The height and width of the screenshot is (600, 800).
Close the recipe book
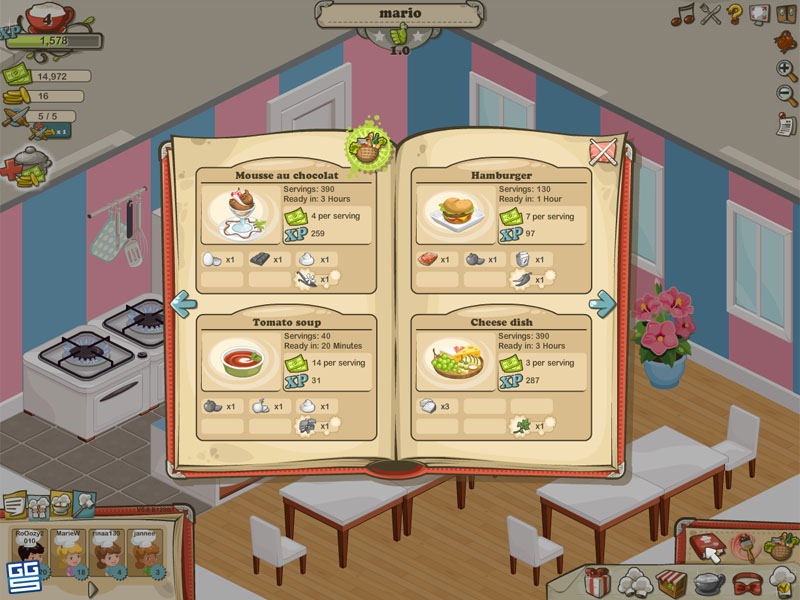(602, 152)
